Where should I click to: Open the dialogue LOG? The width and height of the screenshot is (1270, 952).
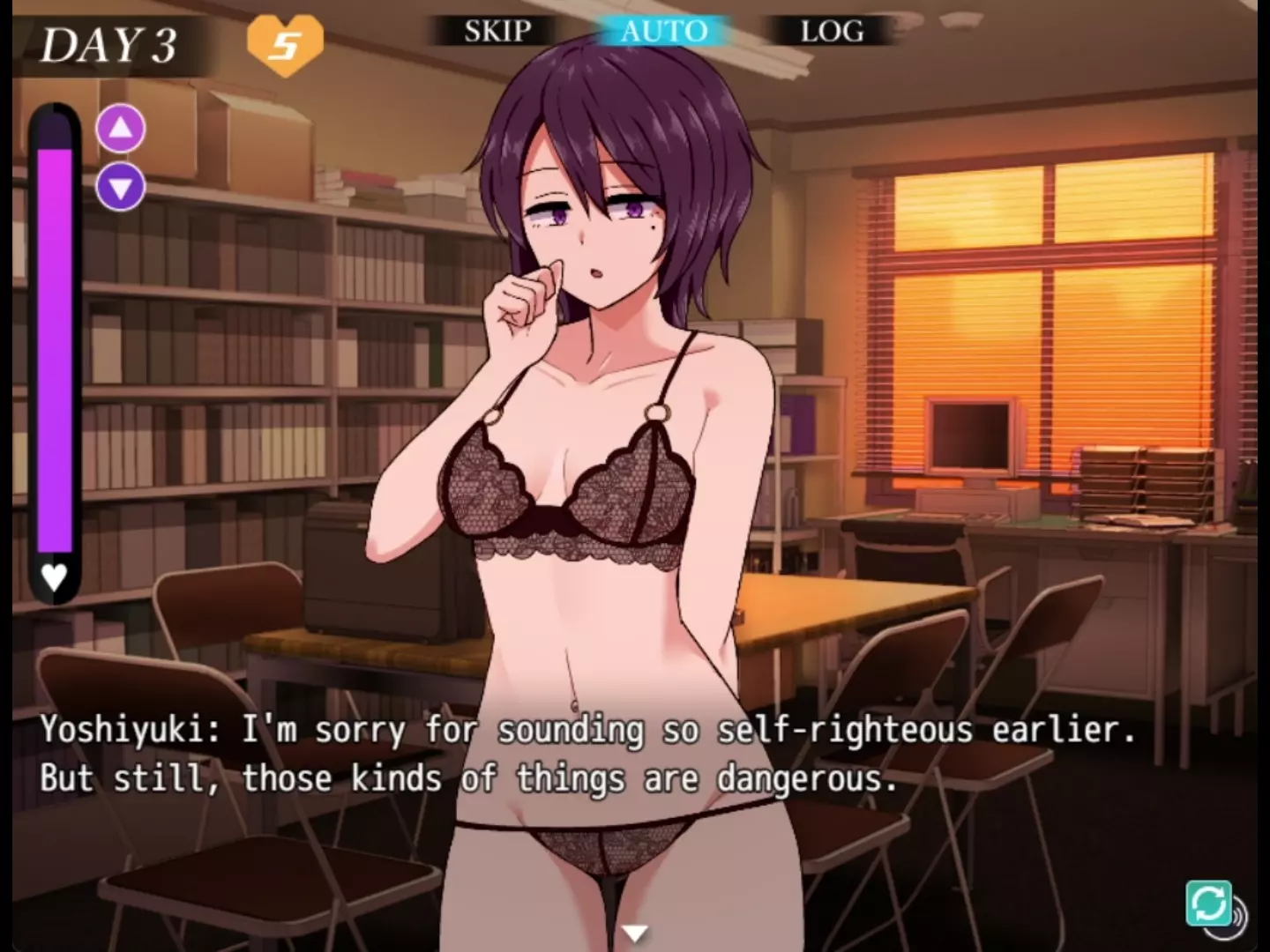click(x=831, y=32)
